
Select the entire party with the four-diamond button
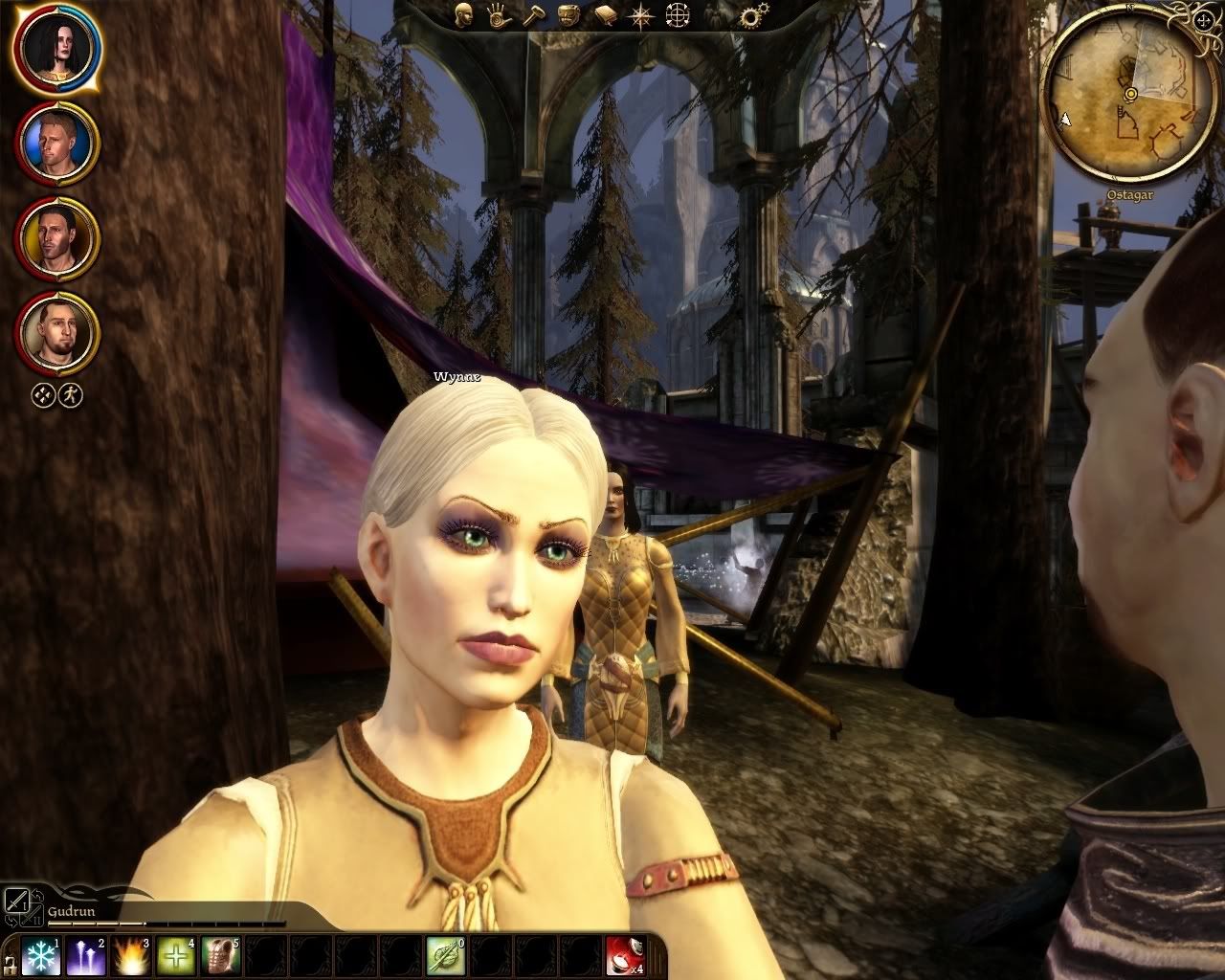pos(43,394)
